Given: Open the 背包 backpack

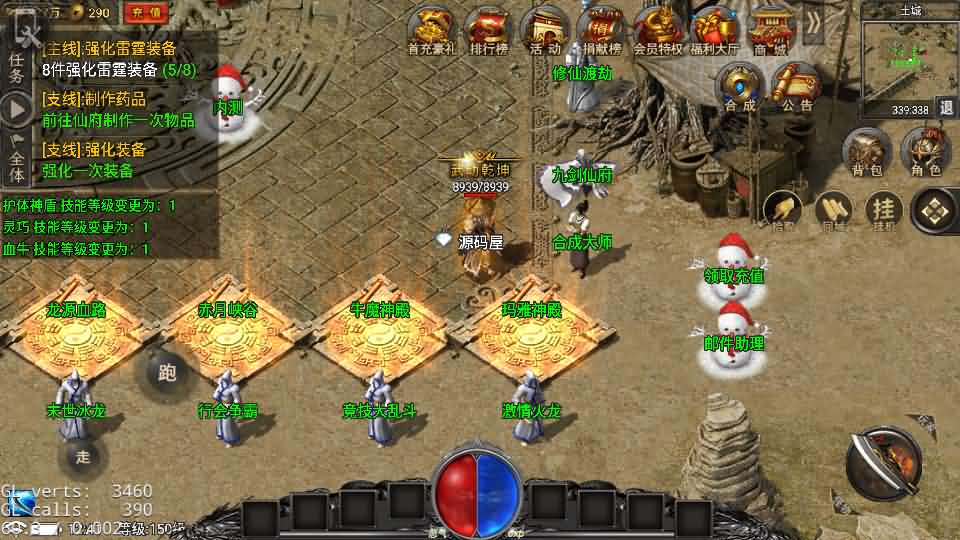Looking at the screenshot, I should (x=866, y=152).
